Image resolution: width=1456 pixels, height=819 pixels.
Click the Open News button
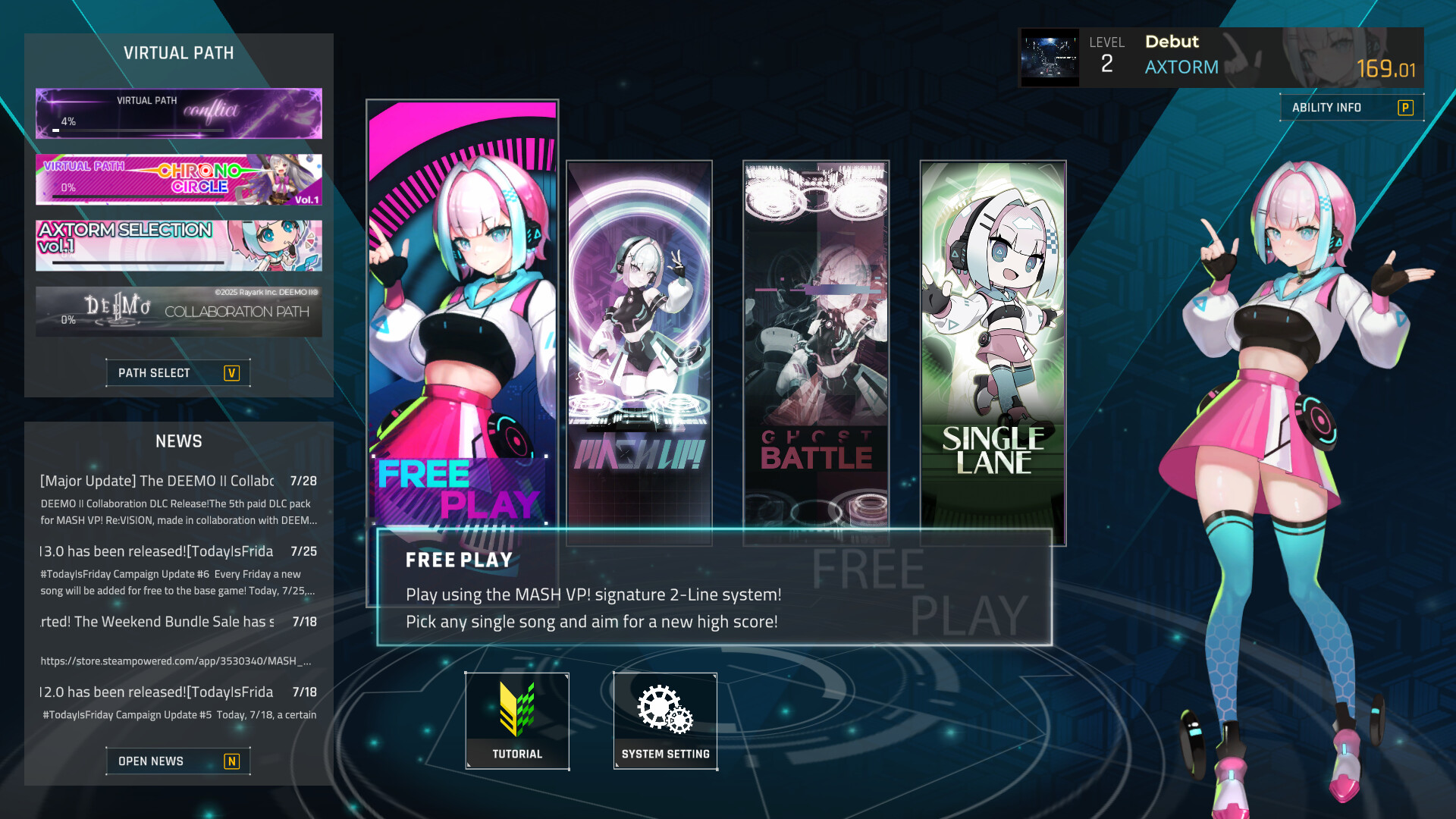pyautogui.click(x=178, y=761)
